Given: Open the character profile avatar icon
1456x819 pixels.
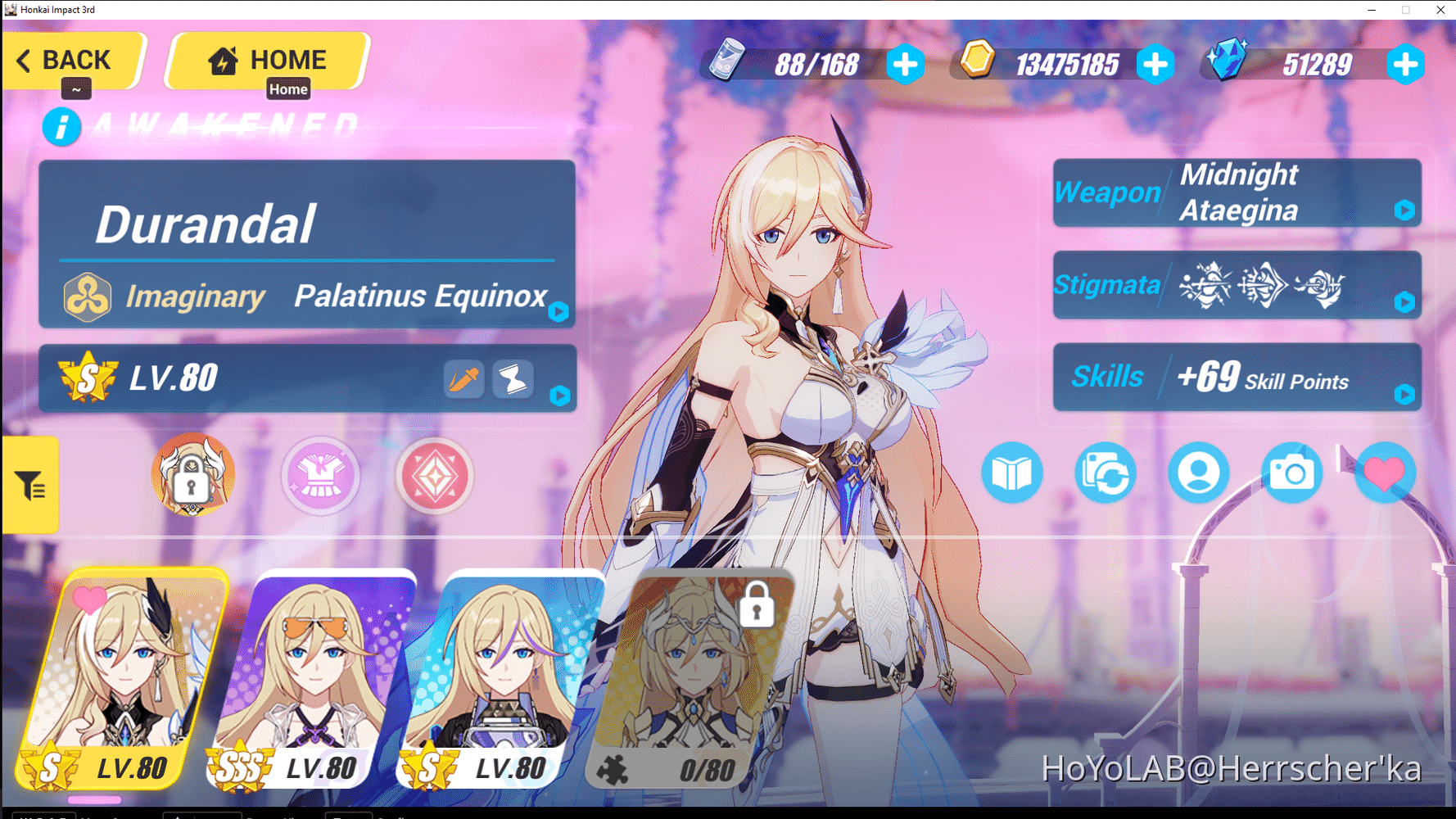Looking at the screenshot, I should pyautogui.click(x=1198, y=473).
